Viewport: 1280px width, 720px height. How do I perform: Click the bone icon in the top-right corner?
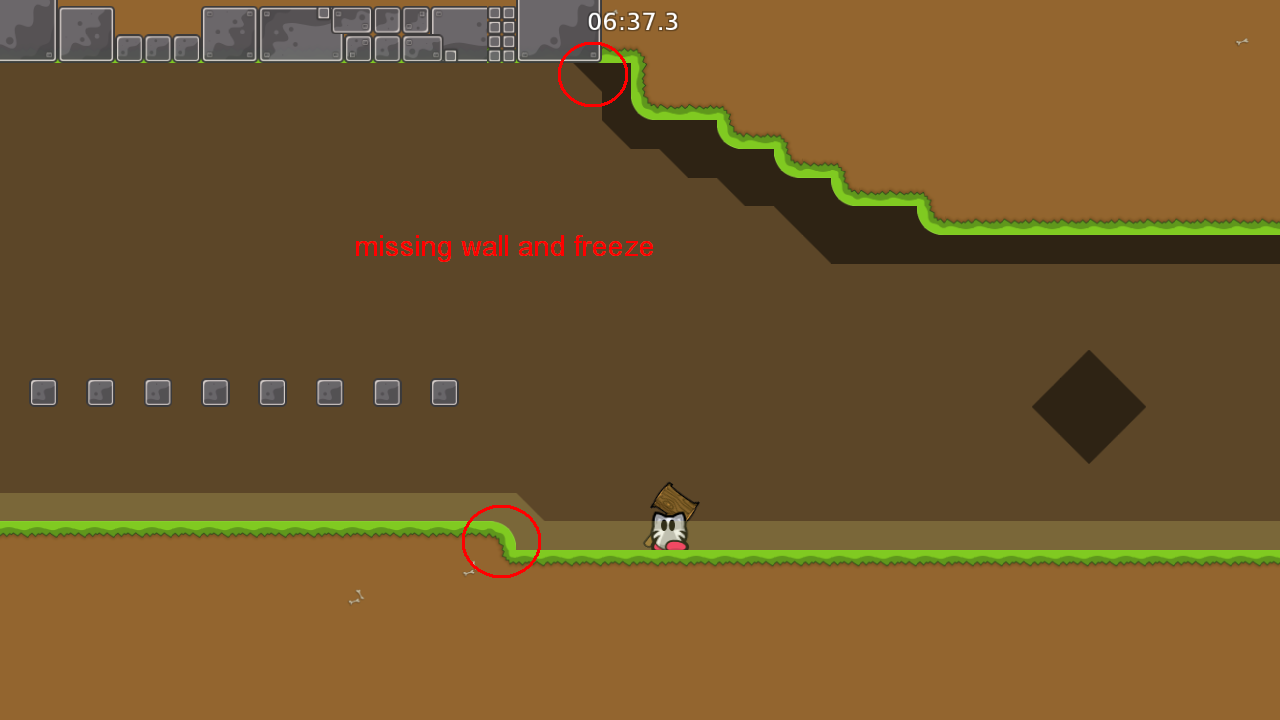pos(1240,43)
